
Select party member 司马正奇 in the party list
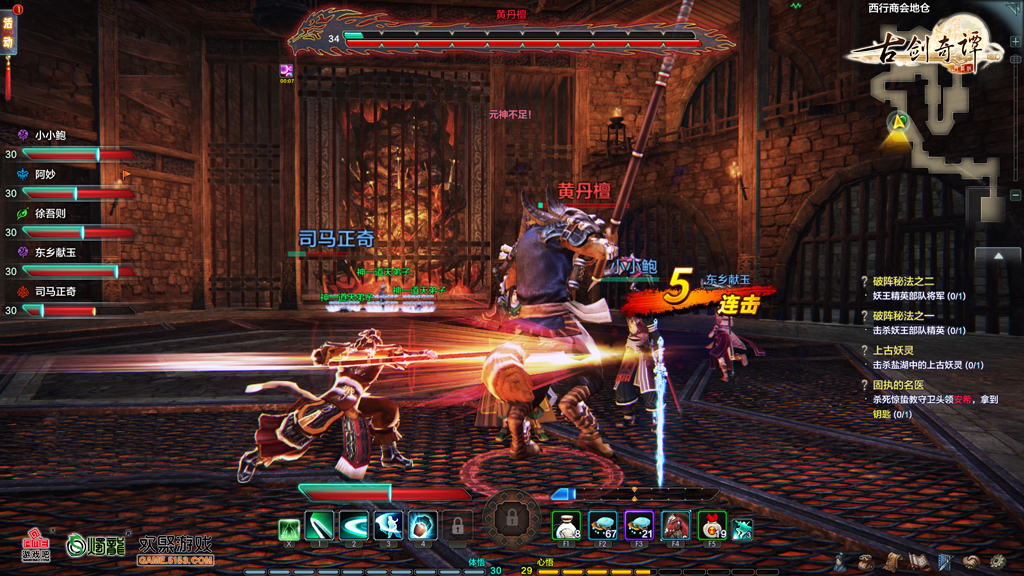(55, 291)
